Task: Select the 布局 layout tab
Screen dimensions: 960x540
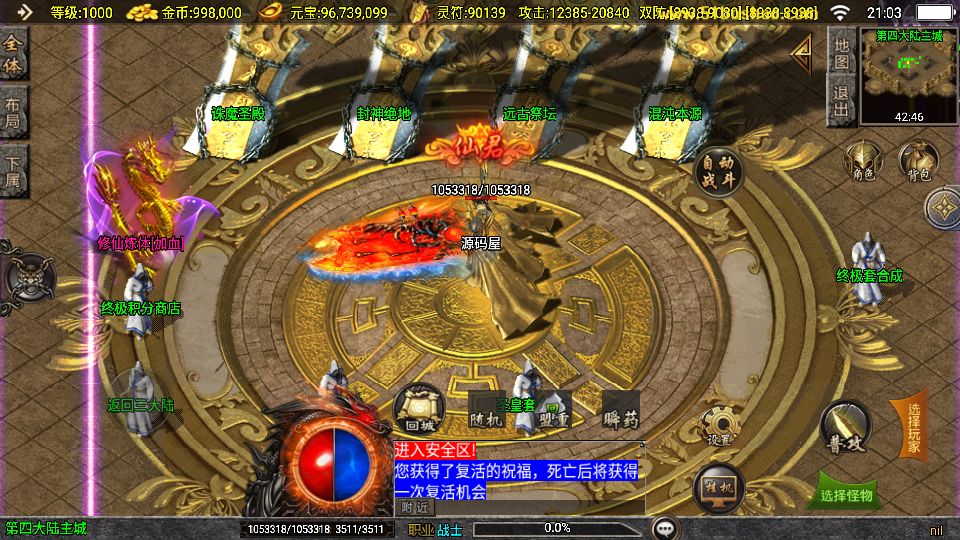Action: click(x=13, y=112)
